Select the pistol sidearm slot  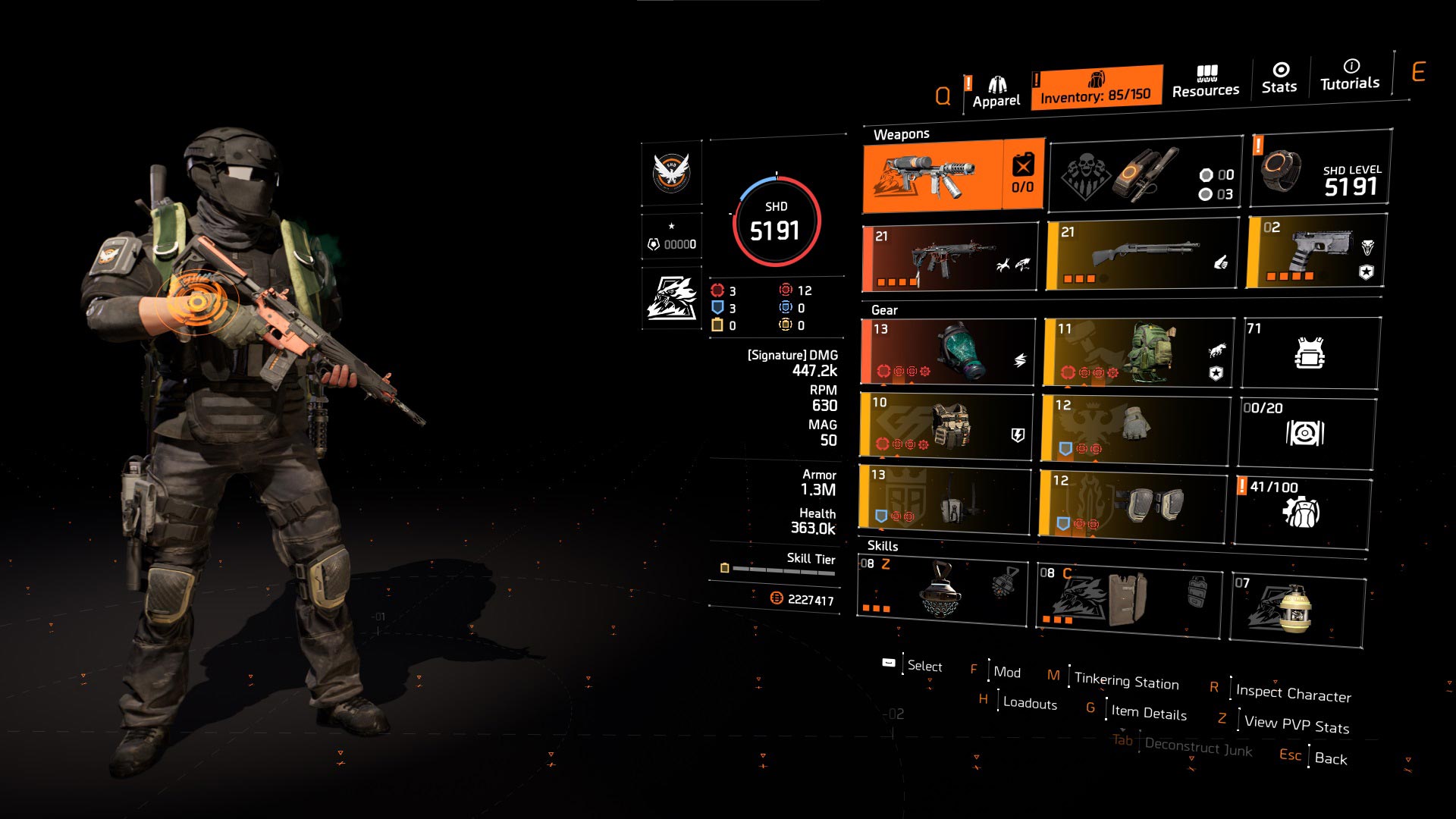coord(1316,251)
